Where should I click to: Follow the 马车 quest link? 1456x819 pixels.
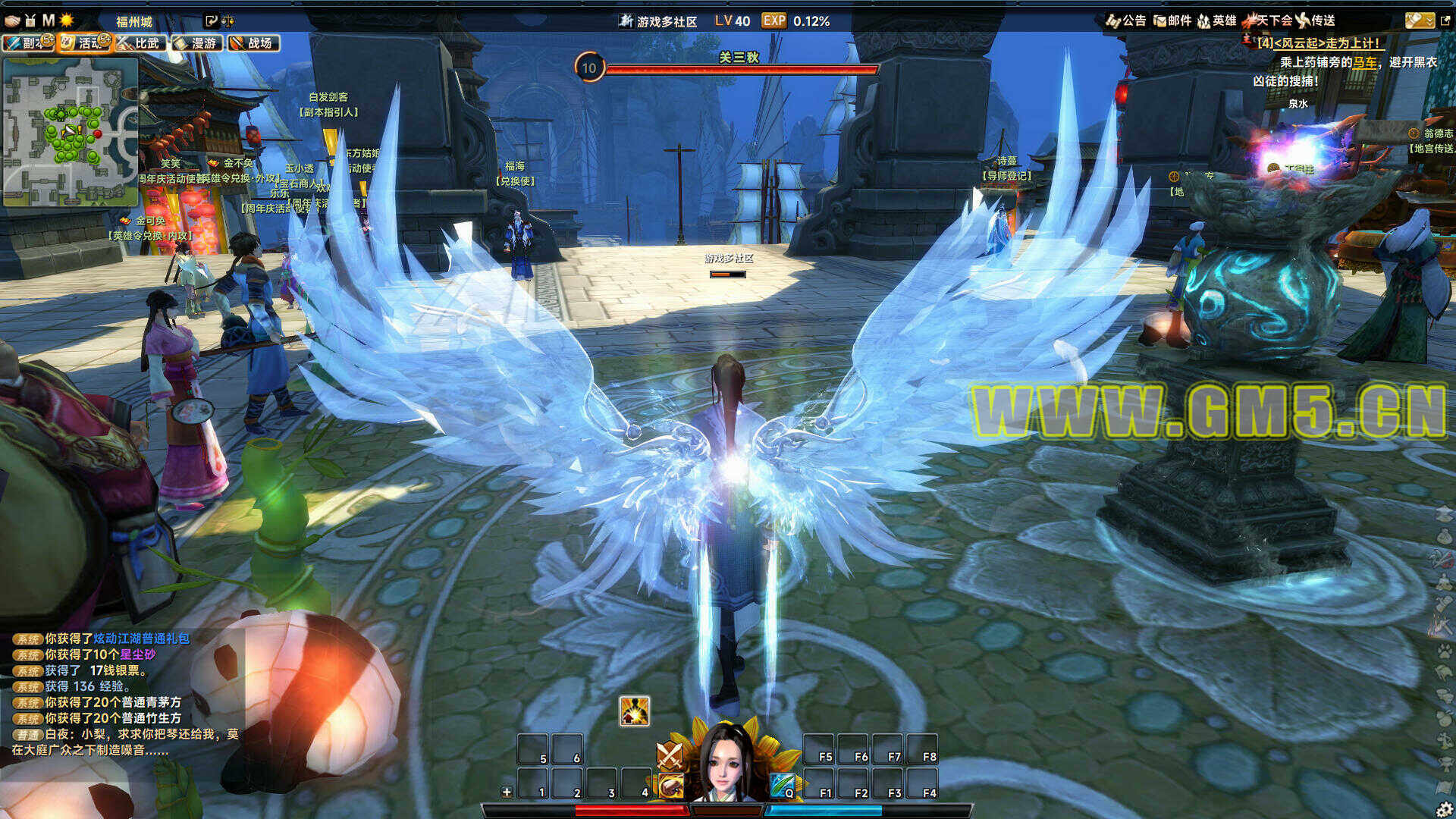tap(1365, 62)
